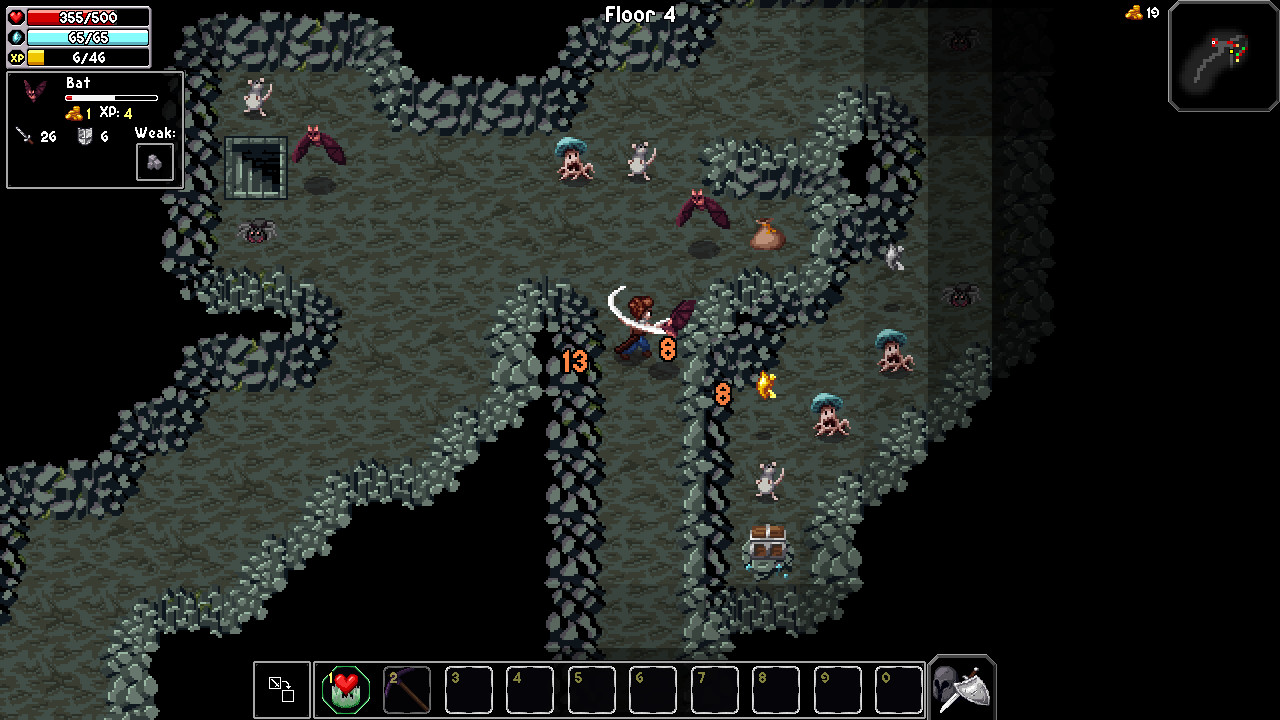1280x720 pixels.
Task: Click the item-swap icon beside the hotbar
Action: pyautogui.click(x=281, y=689)
